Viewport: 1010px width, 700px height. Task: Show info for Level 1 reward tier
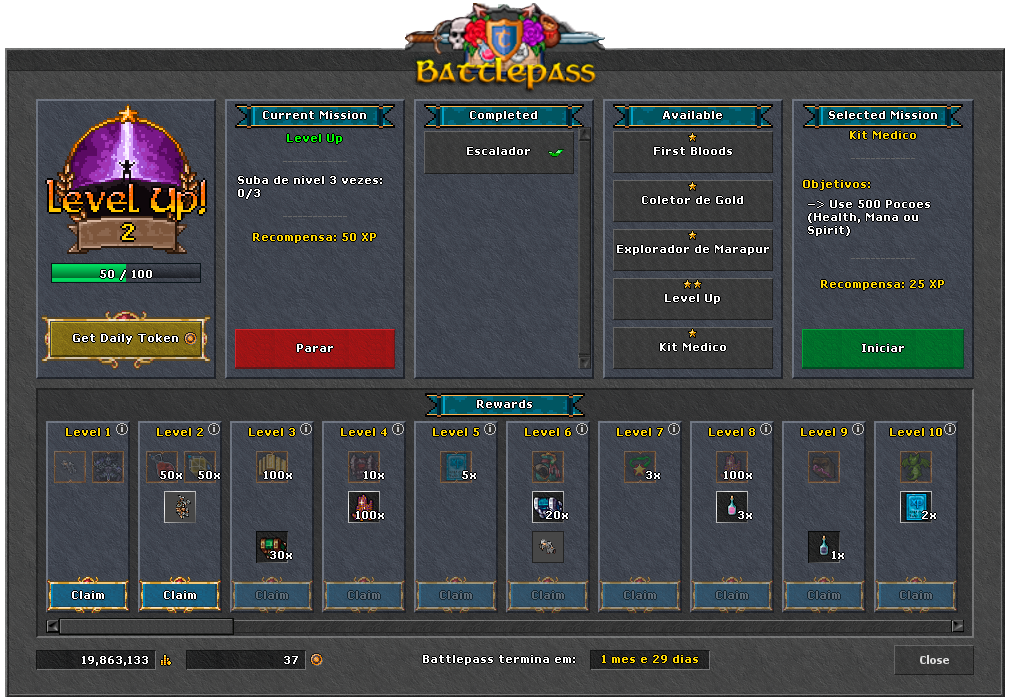(x=122, y=430)
